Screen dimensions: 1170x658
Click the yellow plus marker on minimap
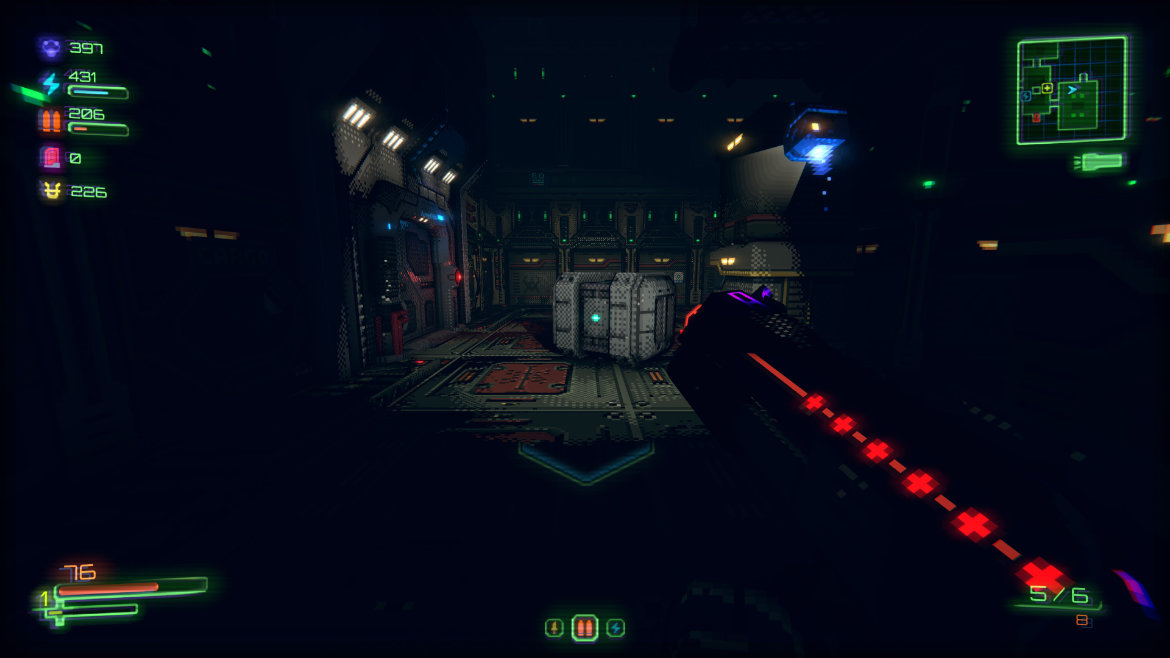[1047, 88]
